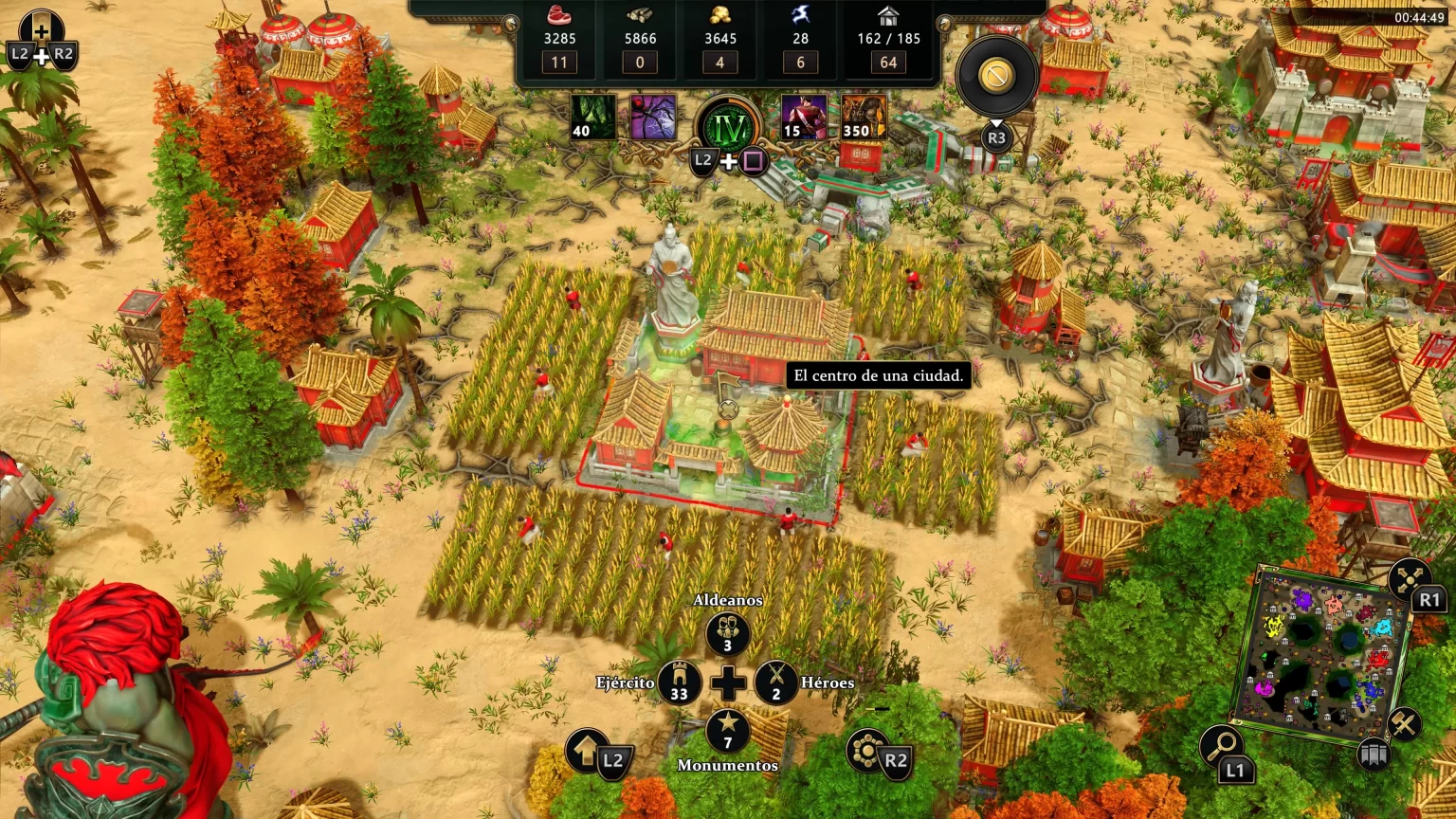Activate the green forest god power
This screenshot has width=1456, height=819.
coord(593,118)
